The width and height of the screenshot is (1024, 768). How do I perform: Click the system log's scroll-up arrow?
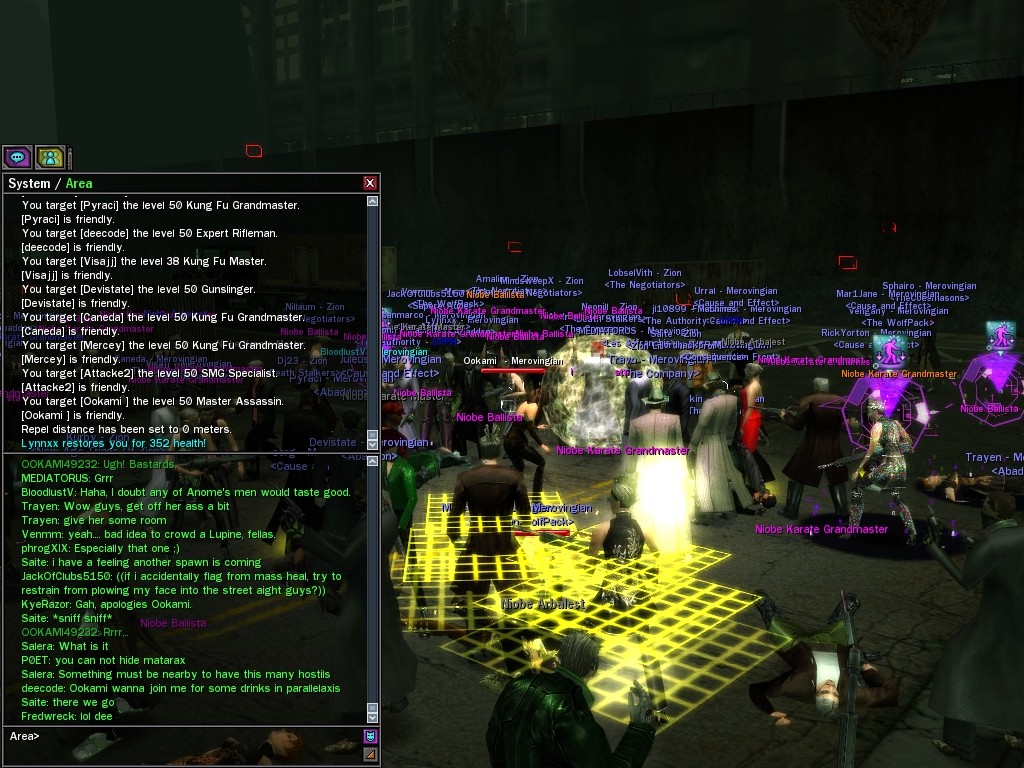(x=373, y=201)
